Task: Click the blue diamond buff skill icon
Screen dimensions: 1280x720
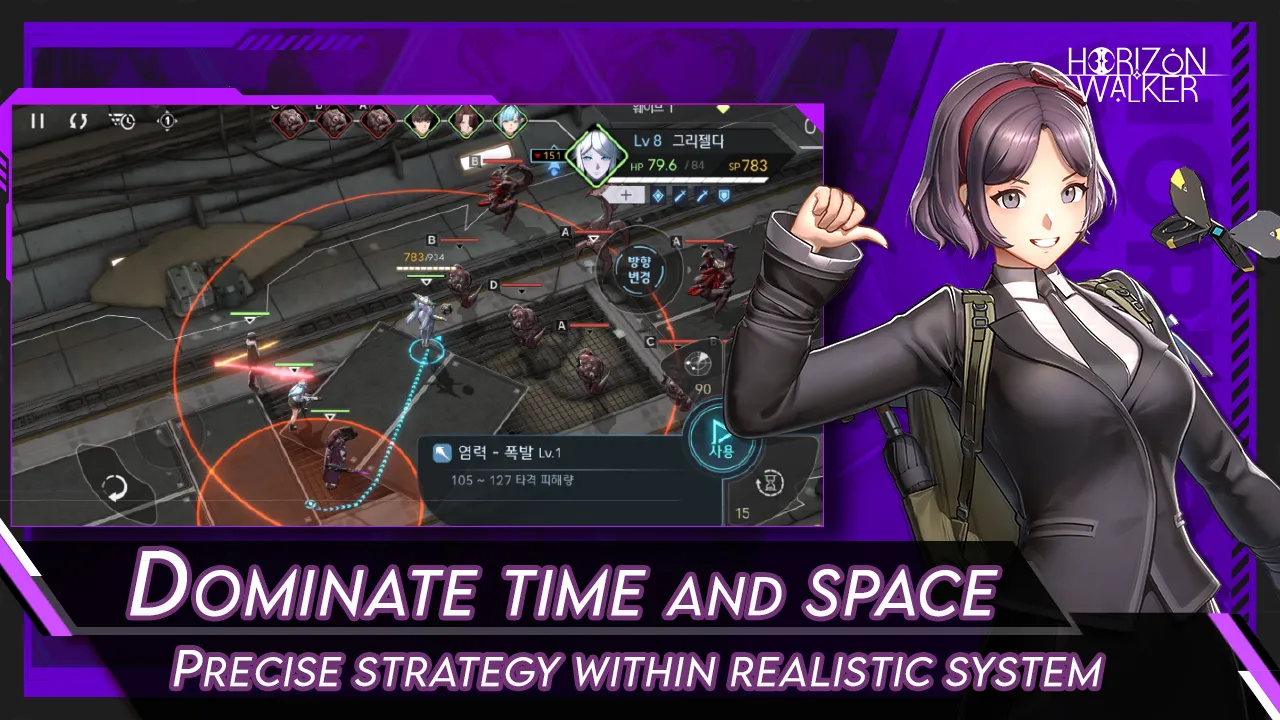Action: (657, 194)
